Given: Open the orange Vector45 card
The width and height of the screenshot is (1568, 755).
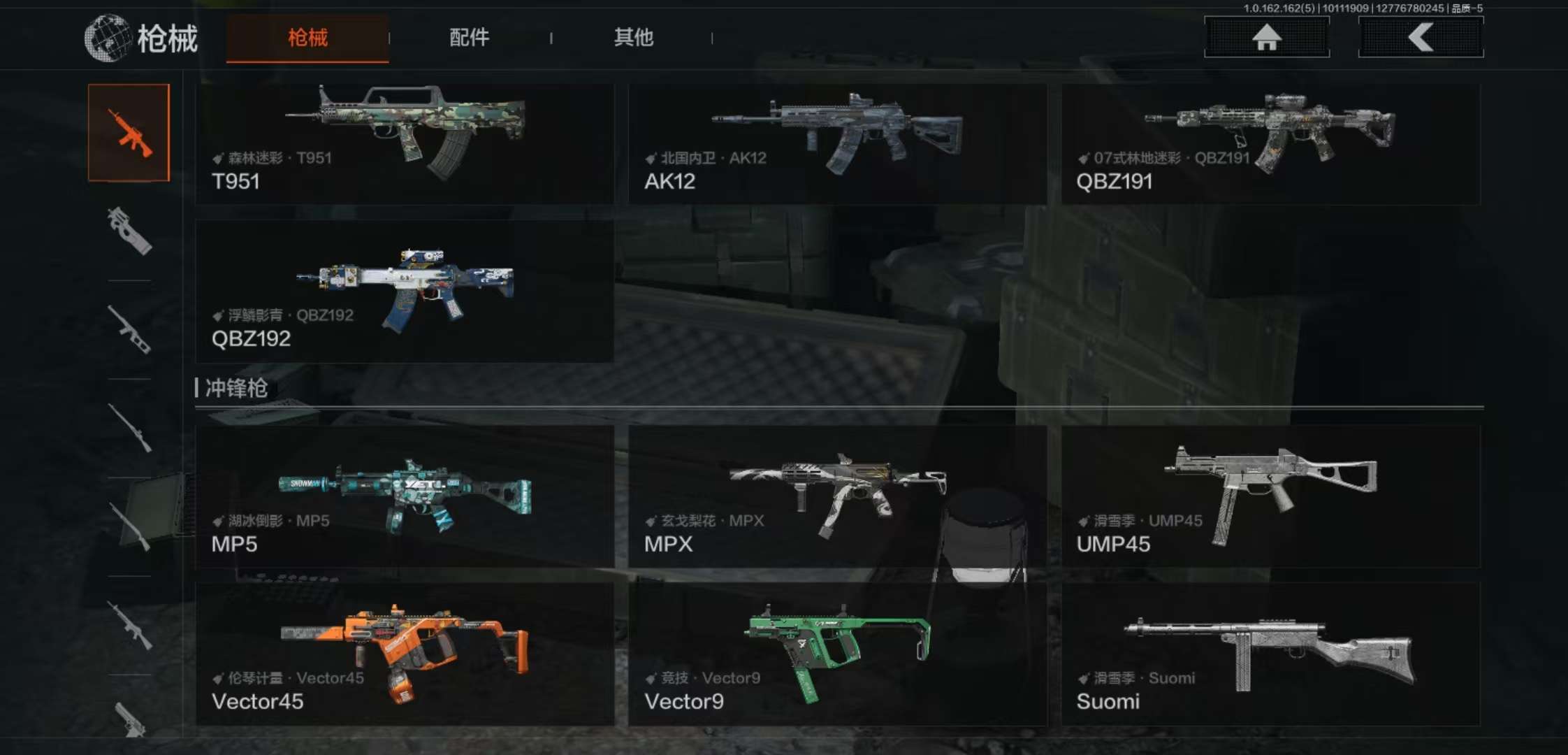Looking at the screenshot, I should (x=405, y=654).
